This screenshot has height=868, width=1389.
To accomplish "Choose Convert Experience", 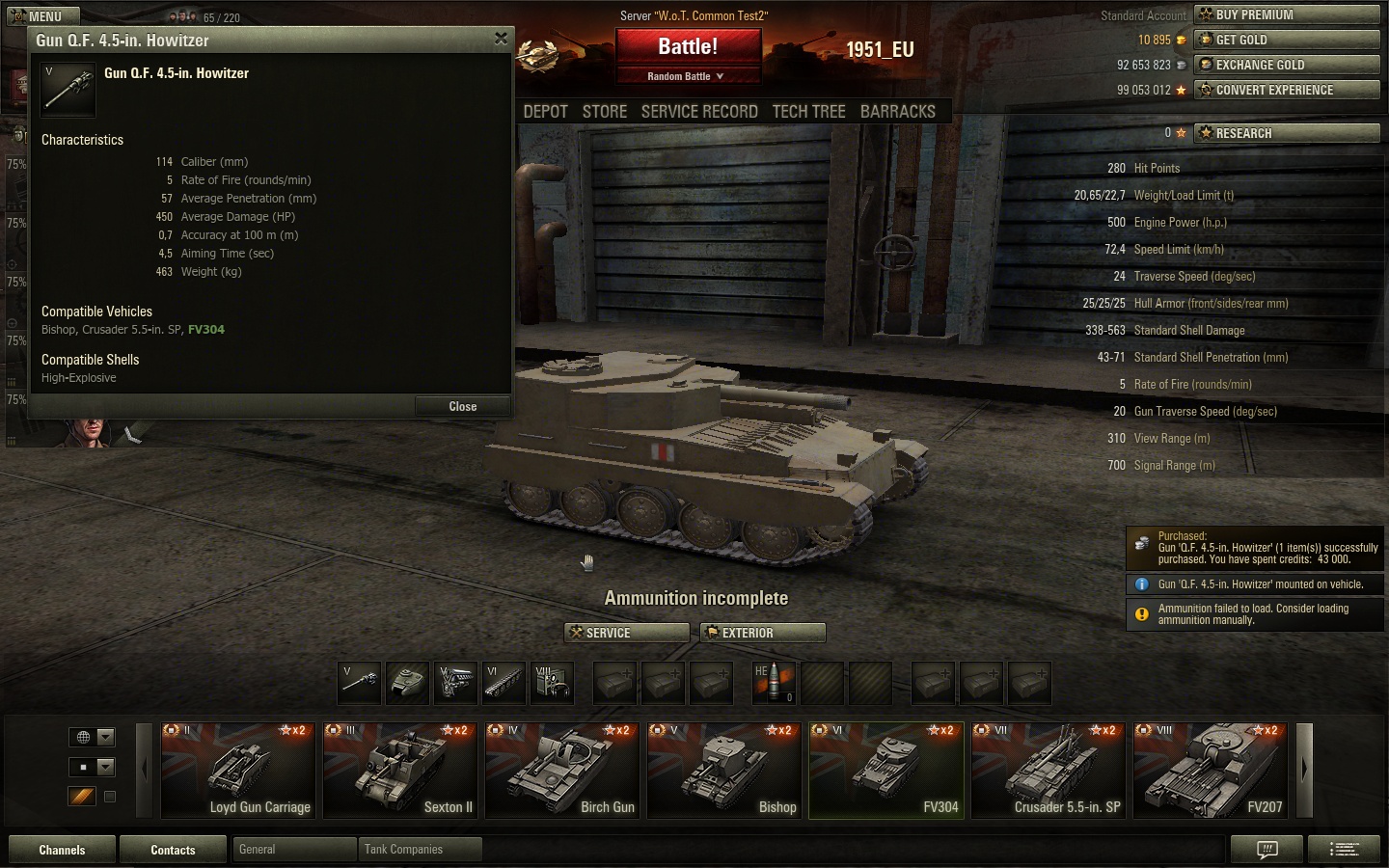I will coord(1287,90).
